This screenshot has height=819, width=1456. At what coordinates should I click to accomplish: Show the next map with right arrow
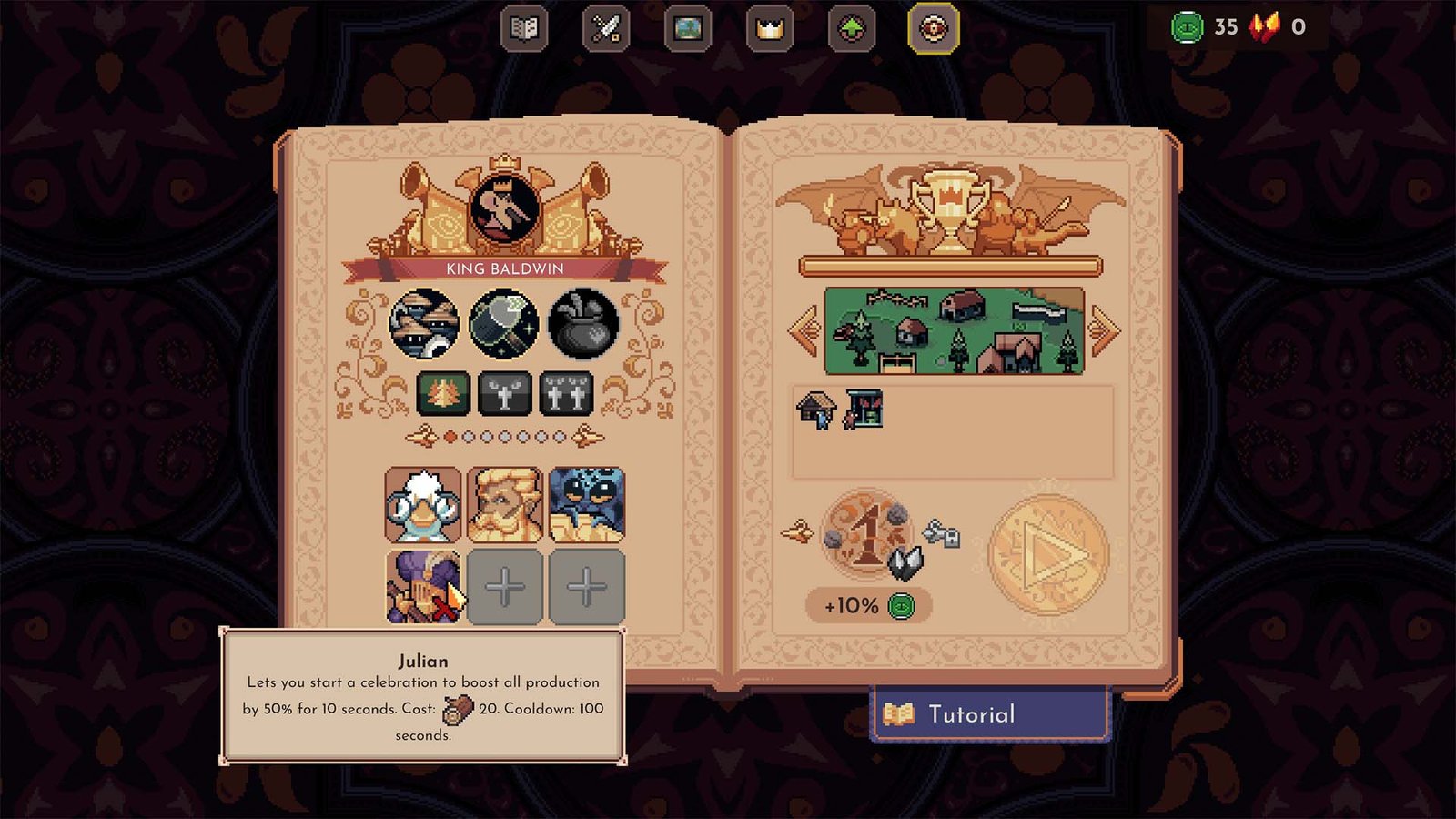click(1103, 329)
